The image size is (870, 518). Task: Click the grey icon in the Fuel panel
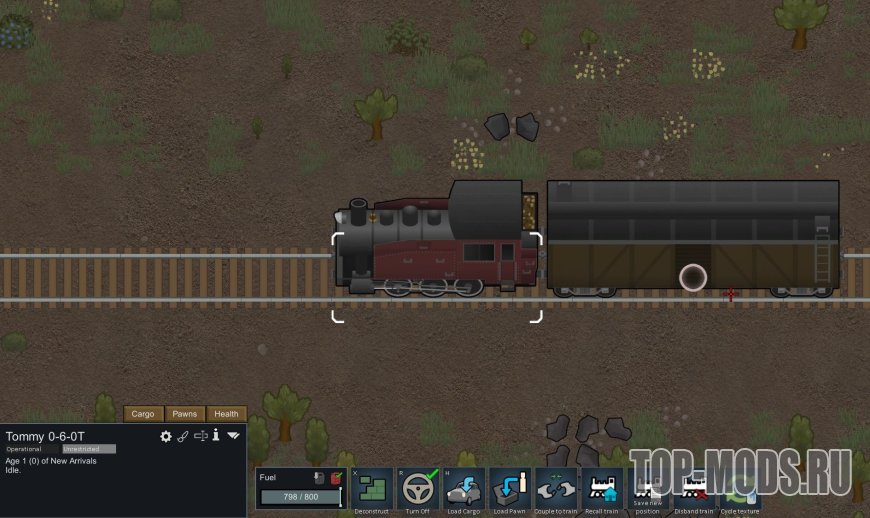coord(319,478)
